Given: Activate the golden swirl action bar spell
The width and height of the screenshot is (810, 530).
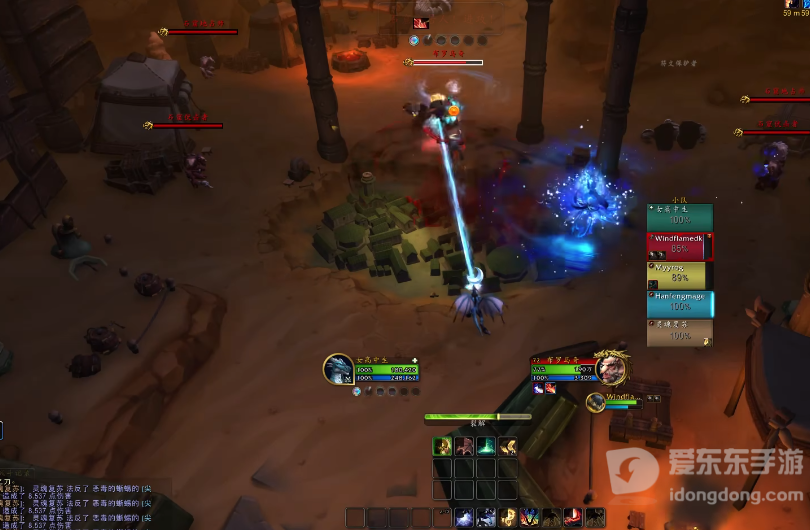Looking at the screenshot, I should 509,517.
